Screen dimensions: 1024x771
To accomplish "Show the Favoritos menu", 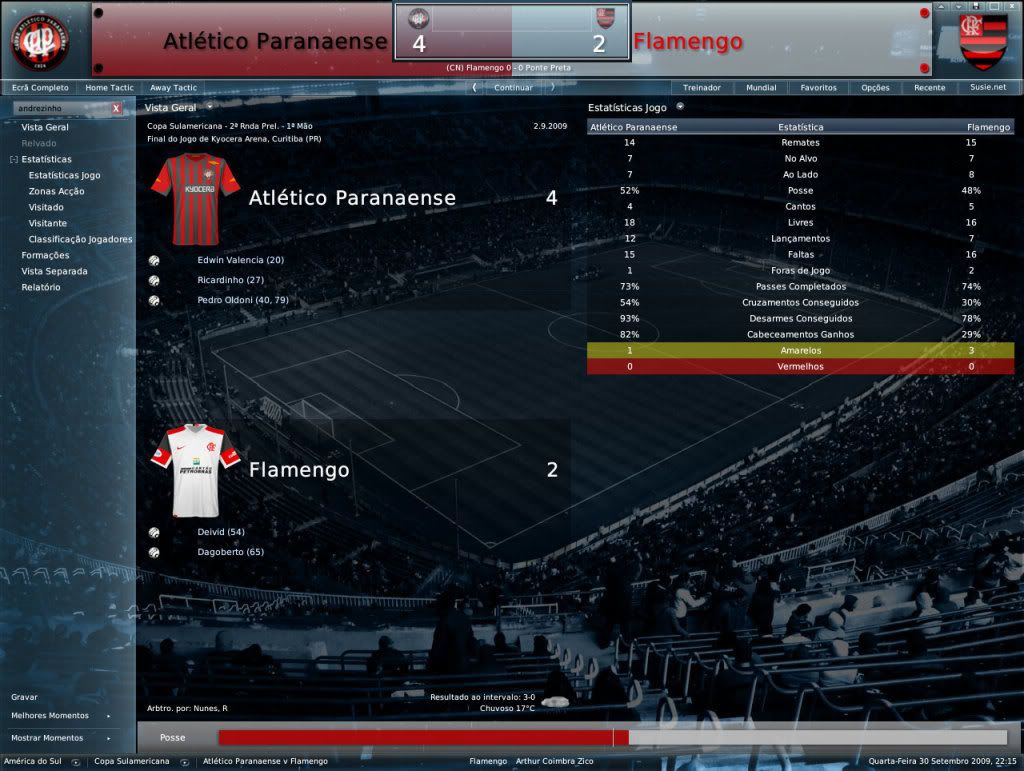I will tap(818, 88).
